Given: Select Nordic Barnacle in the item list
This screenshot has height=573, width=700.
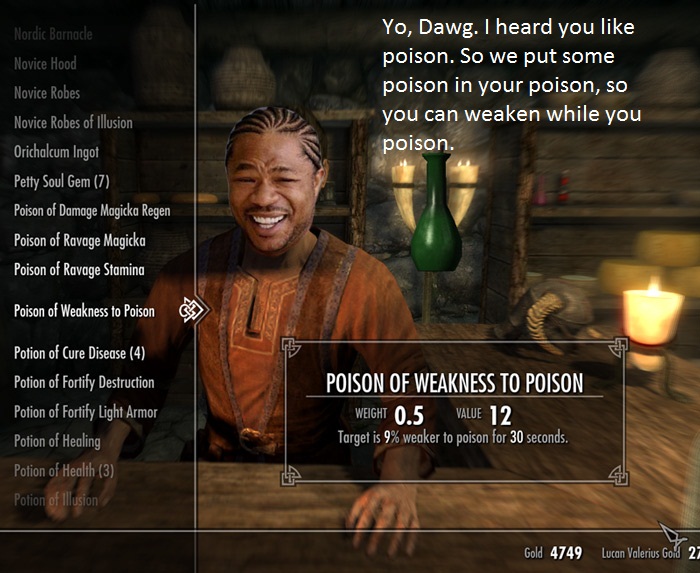Looking at the screenshot, I should 53,34.
